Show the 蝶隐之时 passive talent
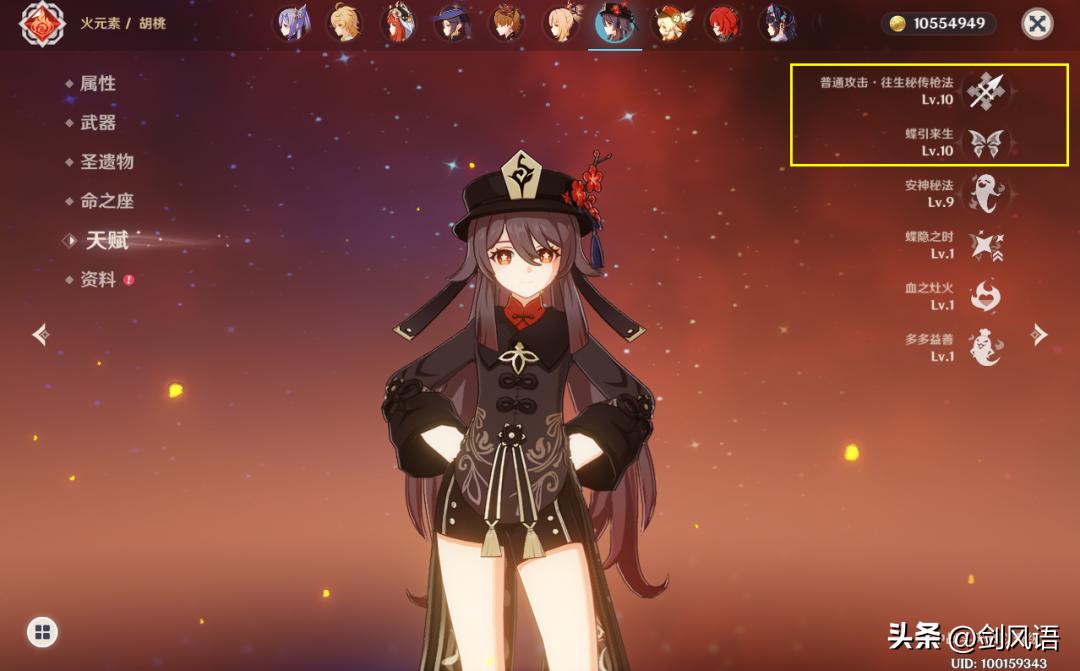 pos(986,245)
